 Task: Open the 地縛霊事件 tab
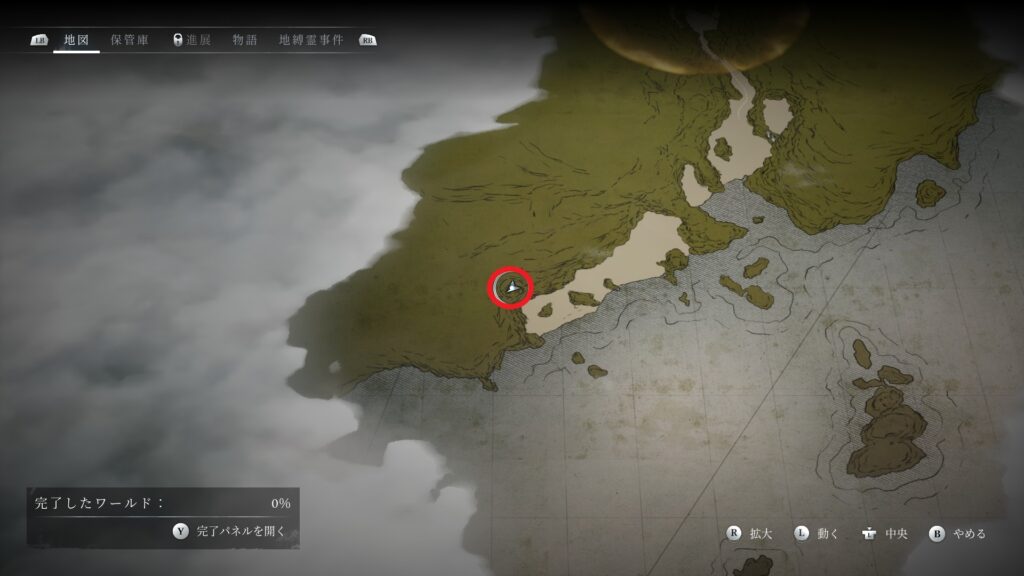tap(311, 40)
